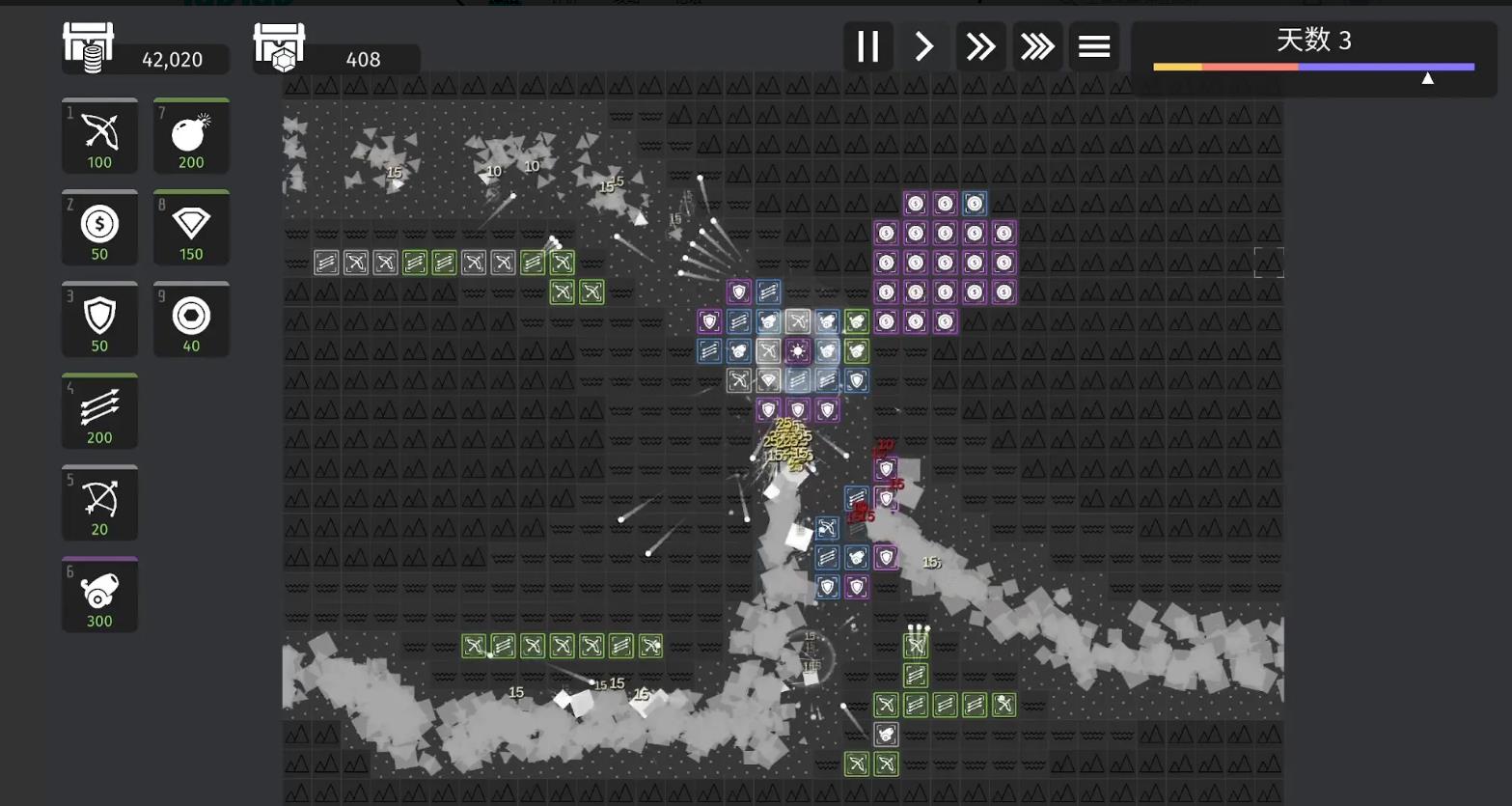
Task: Pick the diamond building costing 150
Action: (x=191, y=228)
